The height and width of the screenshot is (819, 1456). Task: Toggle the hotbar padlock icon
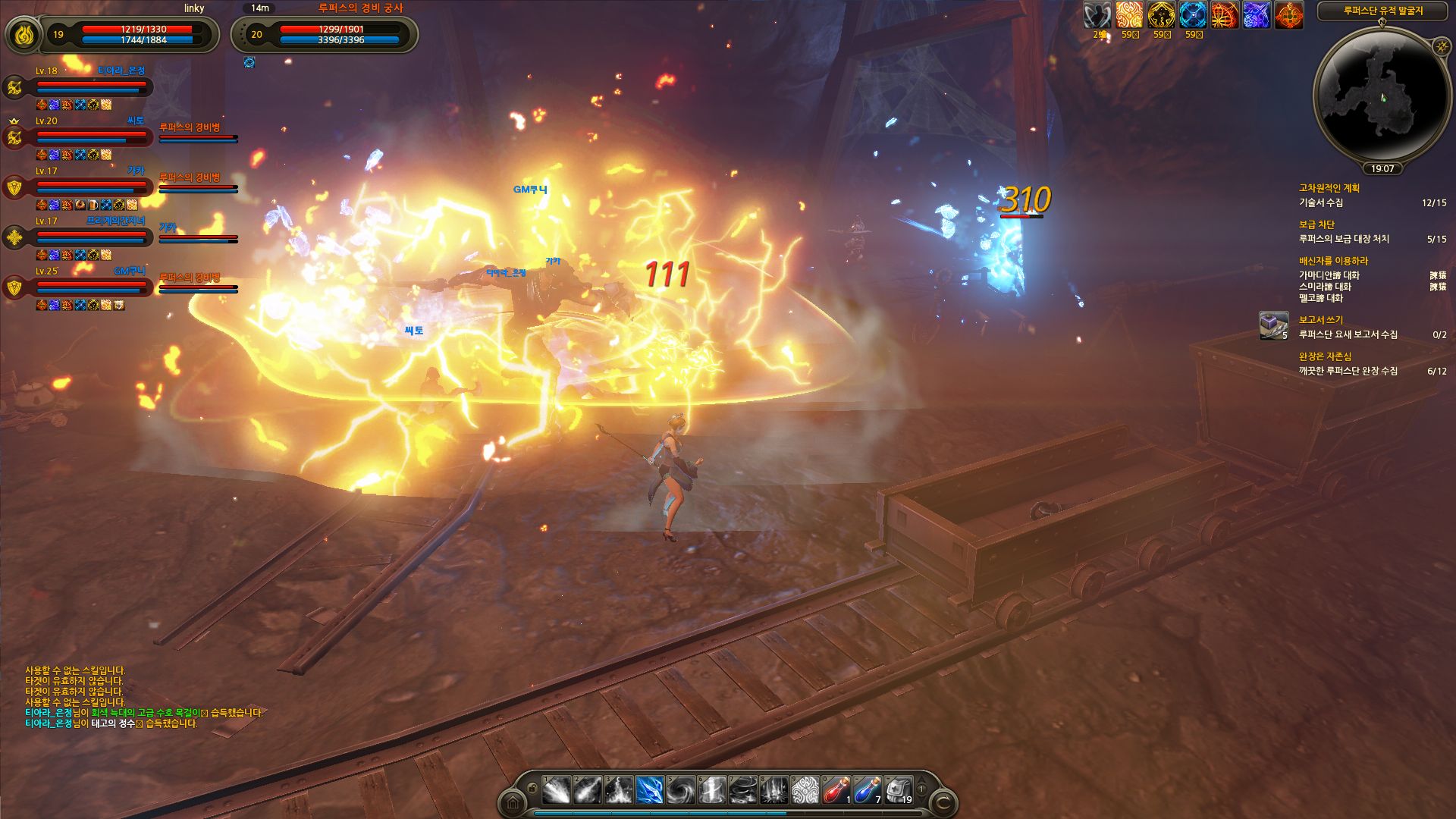click(x=532, y=789)
